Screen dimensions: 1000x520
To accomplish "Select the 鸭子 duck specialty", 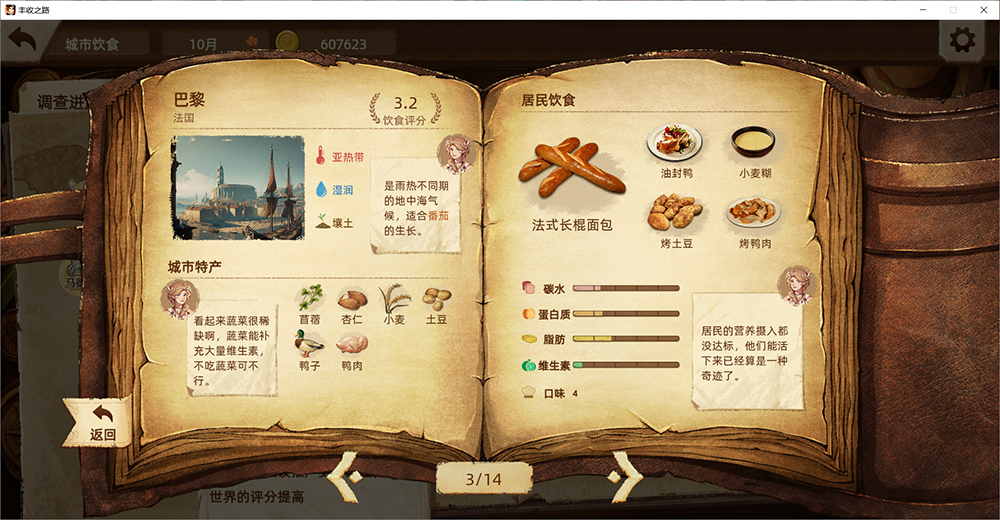I will 310,343.
